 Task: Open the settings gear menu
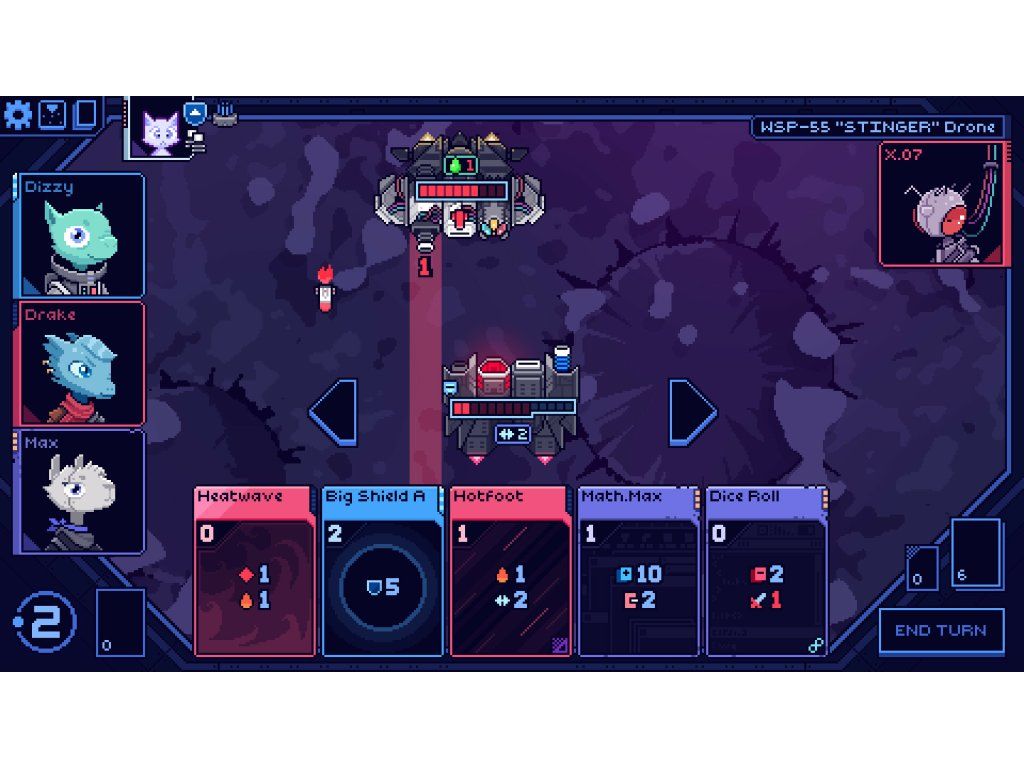tap(17, 115)
